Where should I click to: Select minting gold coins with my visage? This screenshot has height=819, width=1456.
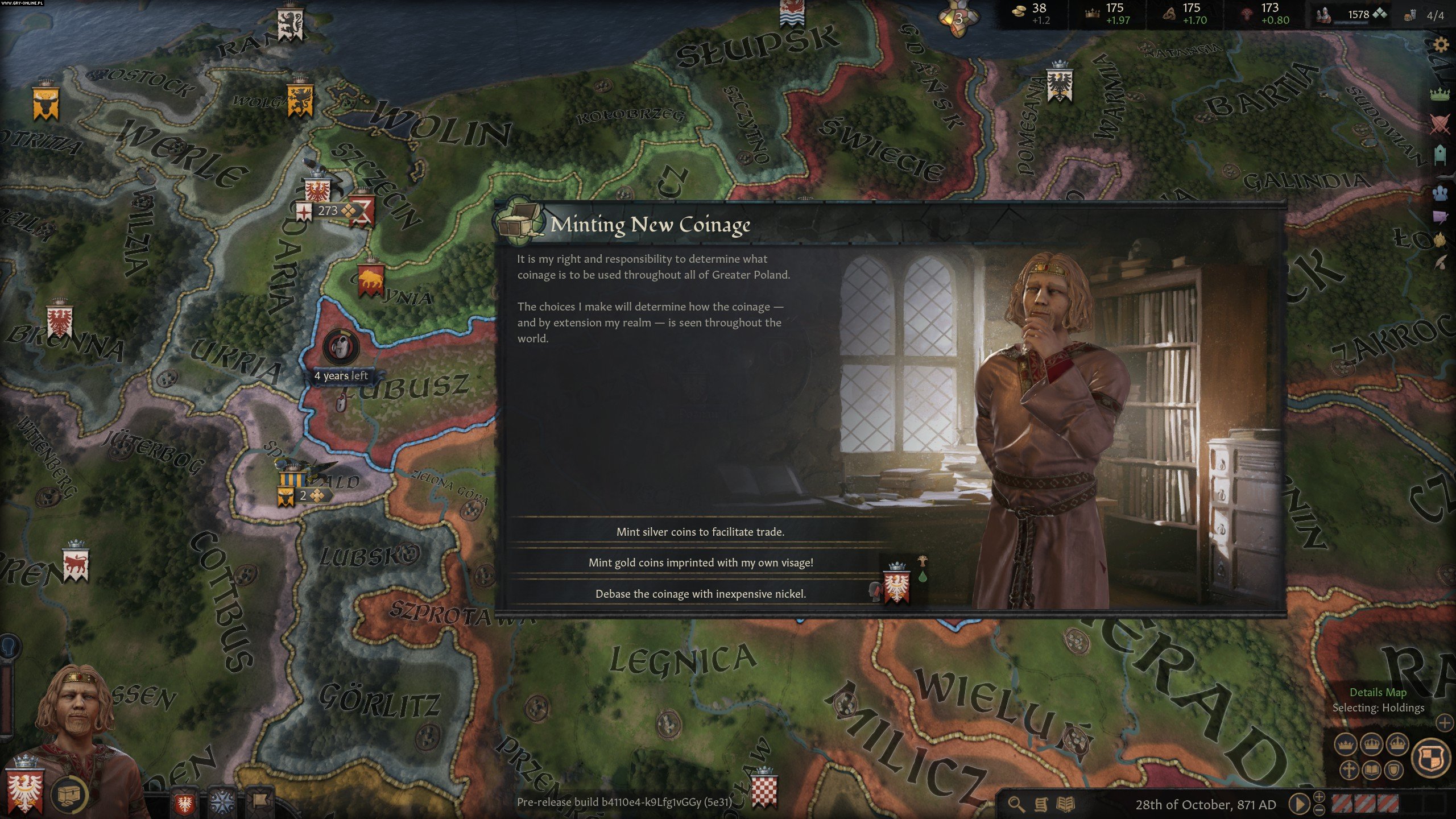coord(700,562)
